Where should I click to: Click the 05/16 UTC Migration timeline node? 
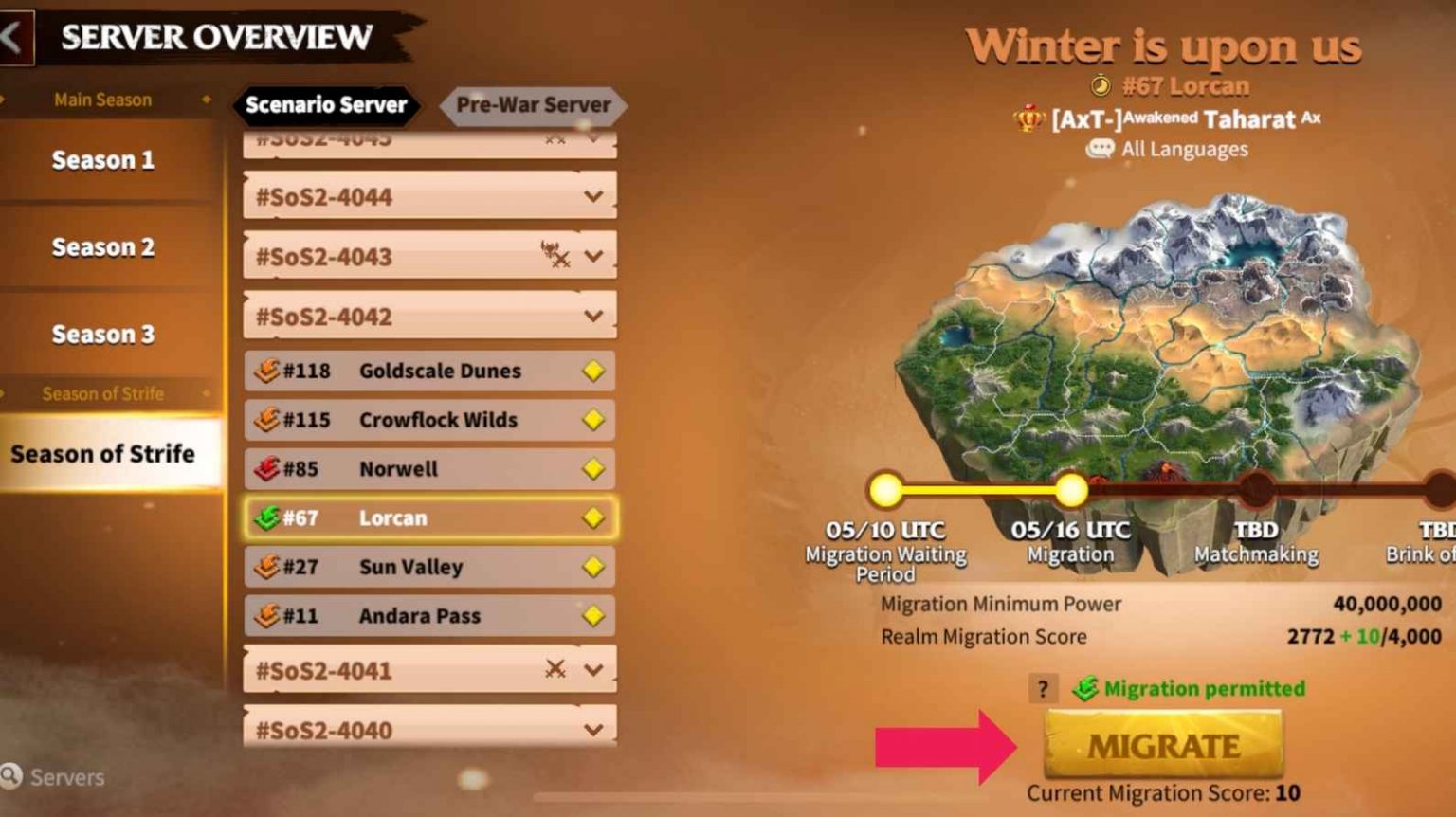[1072, 490]
